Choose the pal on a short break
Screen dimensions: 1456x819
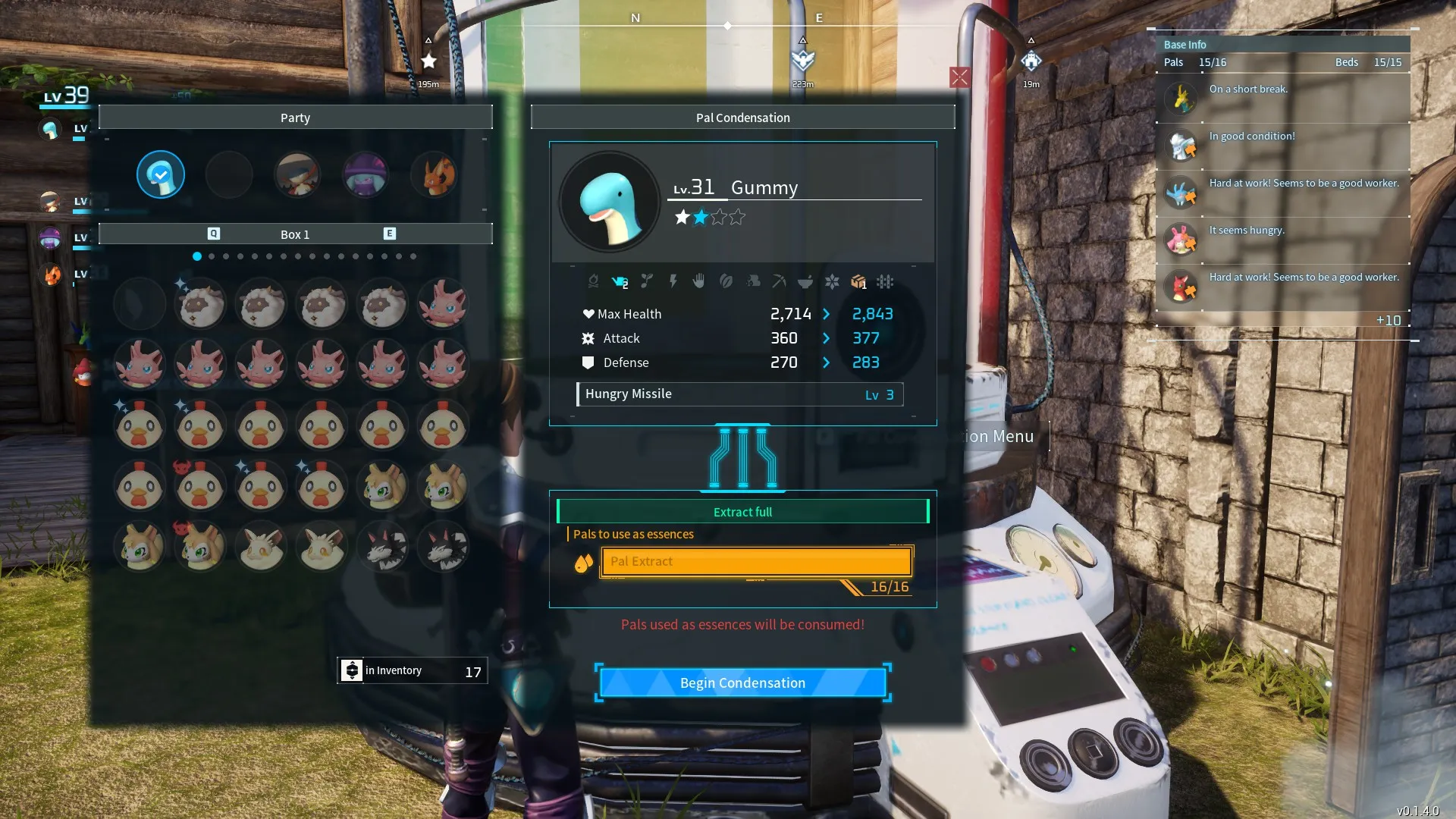[x=1181, y=99]
